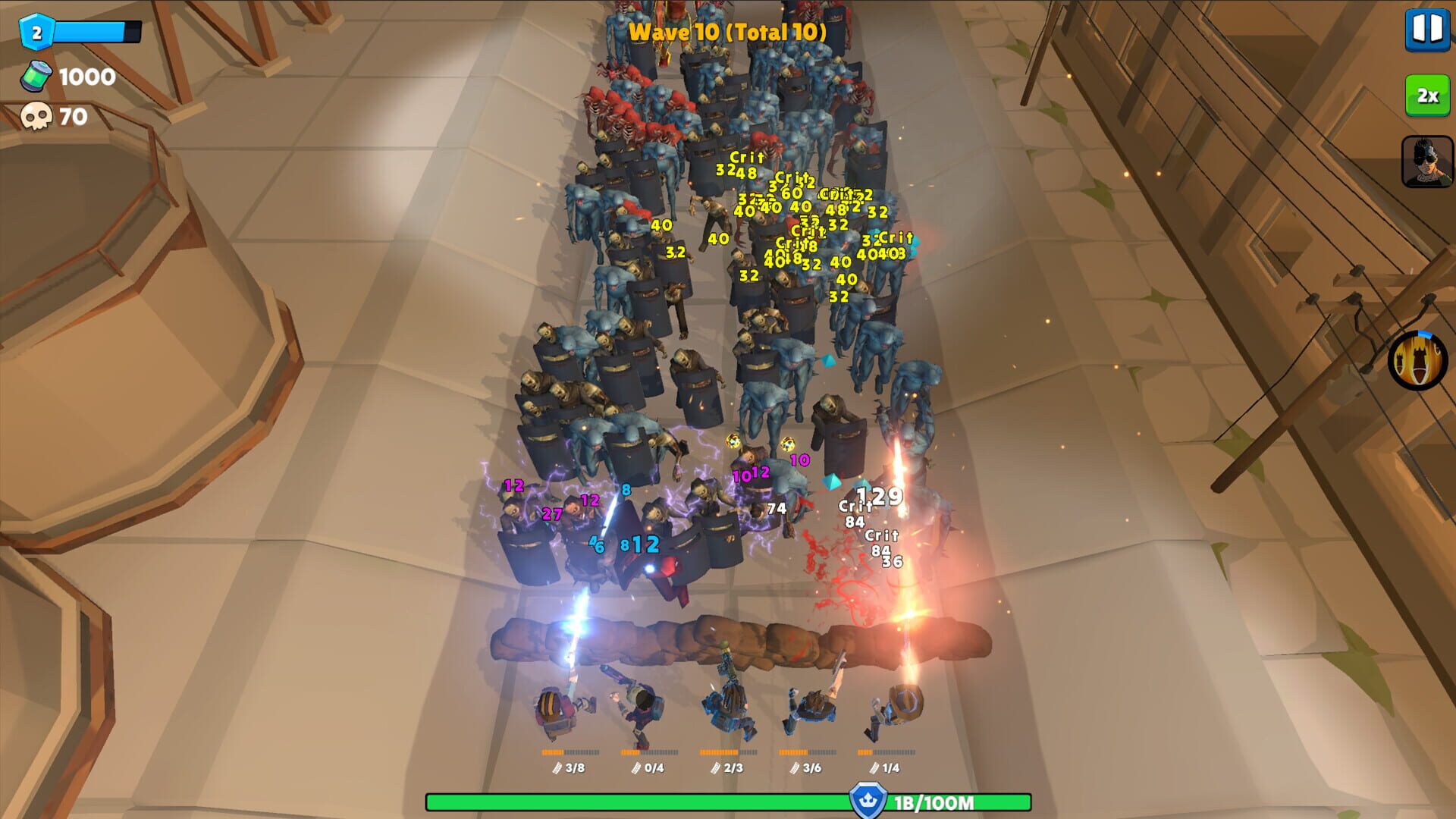The image size is (1456, 819).
Task: Toggle 2x game speed
Action: 1427,95
